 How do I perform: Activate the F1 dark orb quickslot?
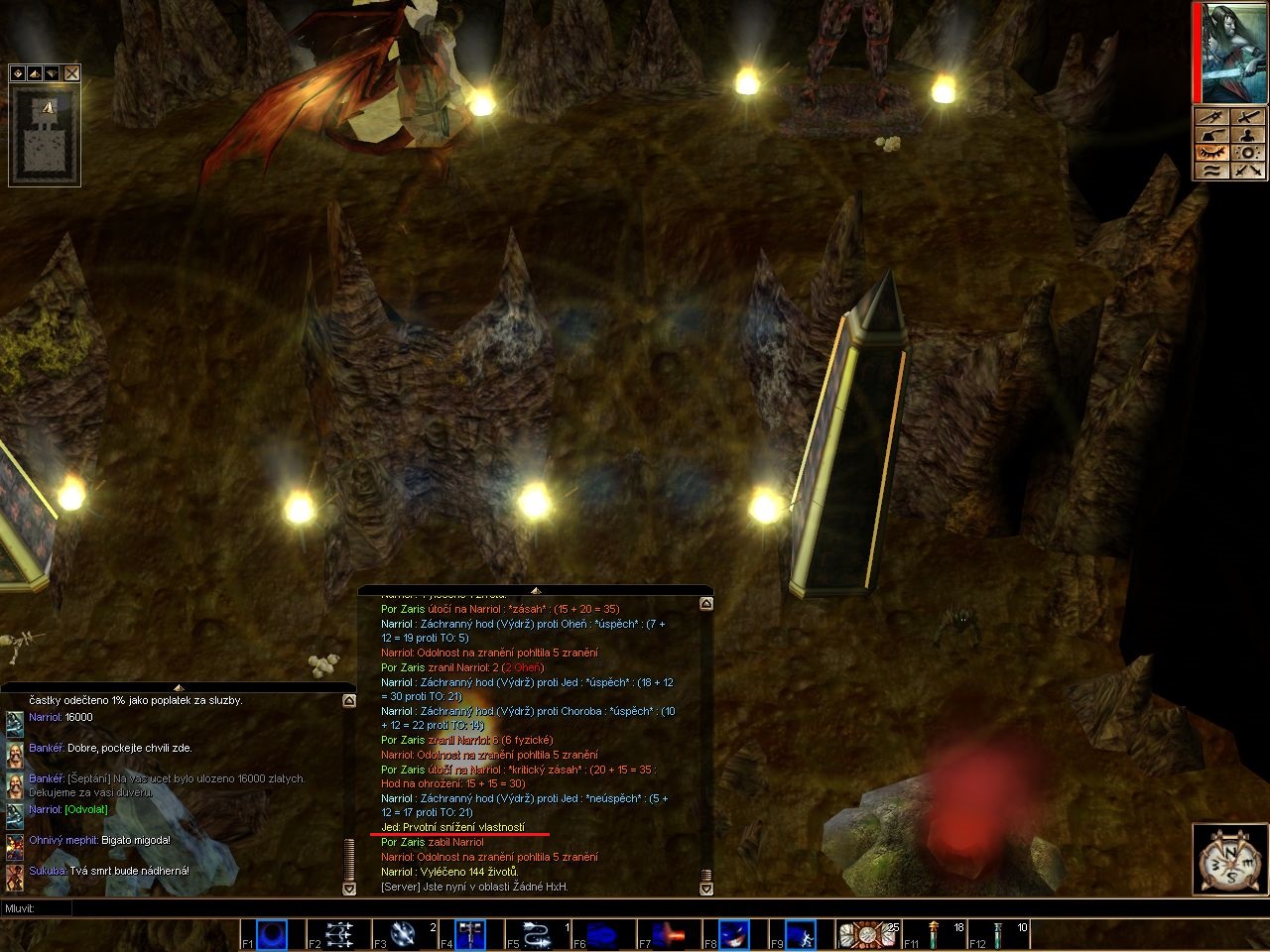272,934
